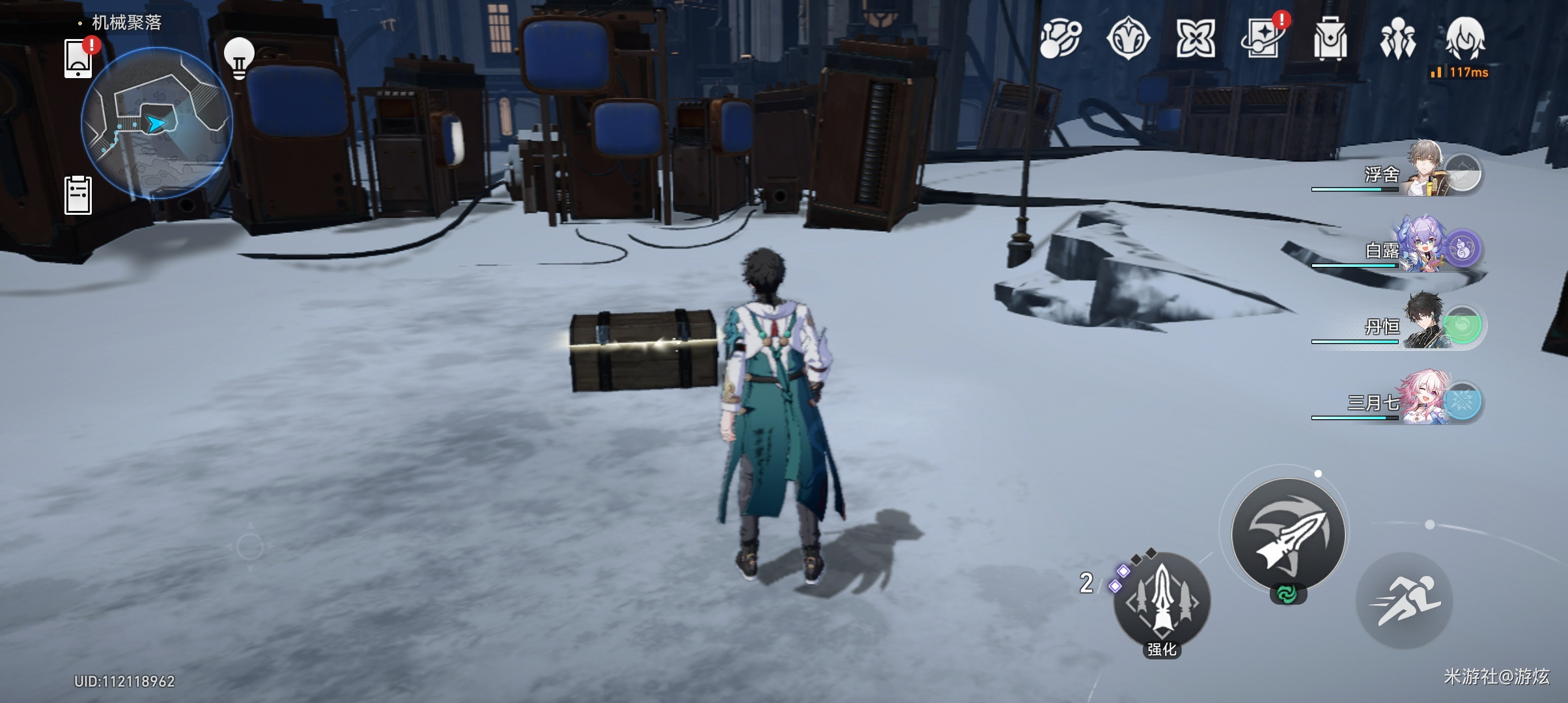The image size is (1568, 703).
Task: Tap the spear attack button
Action: click(x=1288, y=534)
